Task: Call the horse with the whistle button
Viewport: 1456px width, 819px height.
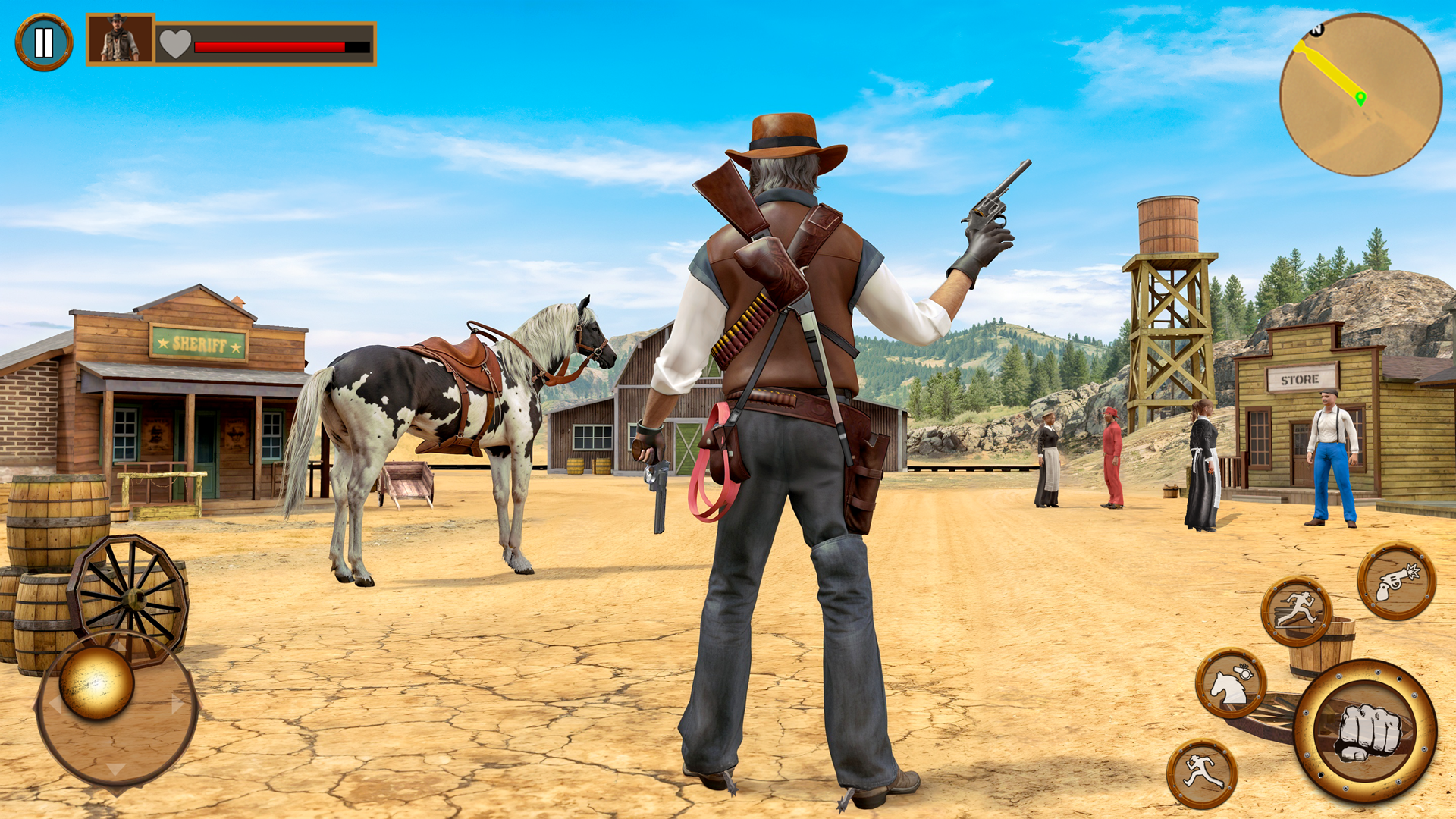Action: [1231, 683]
